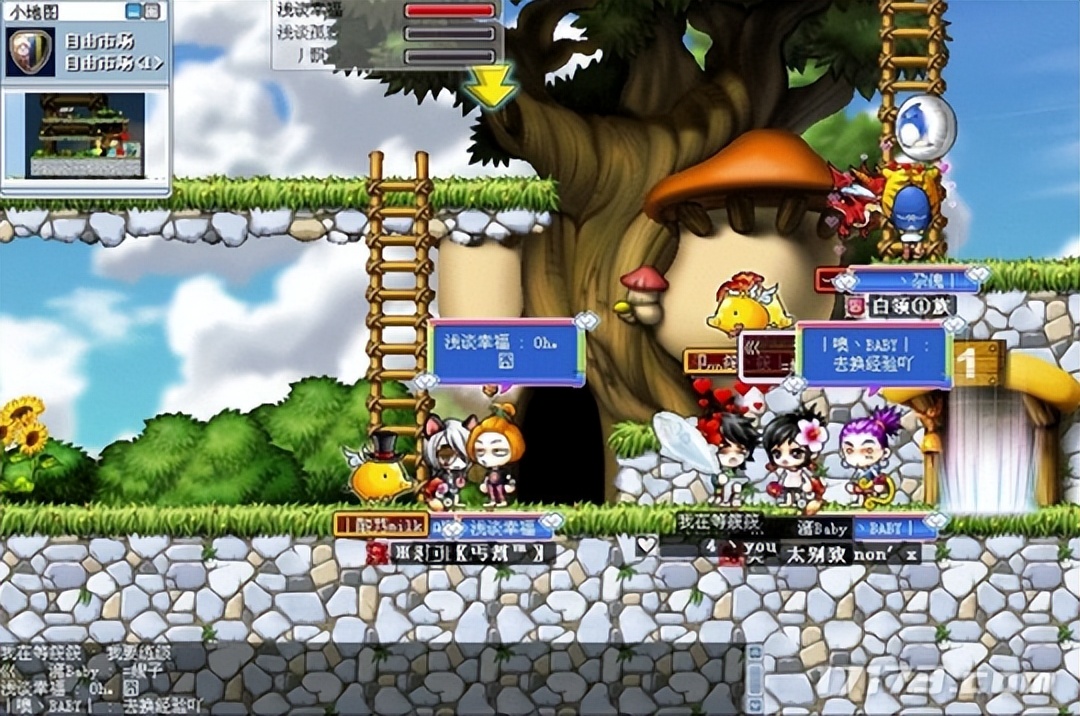Click the shield map icon beside 自由市场
The width and height of the screenshot is (1080, 716).
[x=30, y=52]
